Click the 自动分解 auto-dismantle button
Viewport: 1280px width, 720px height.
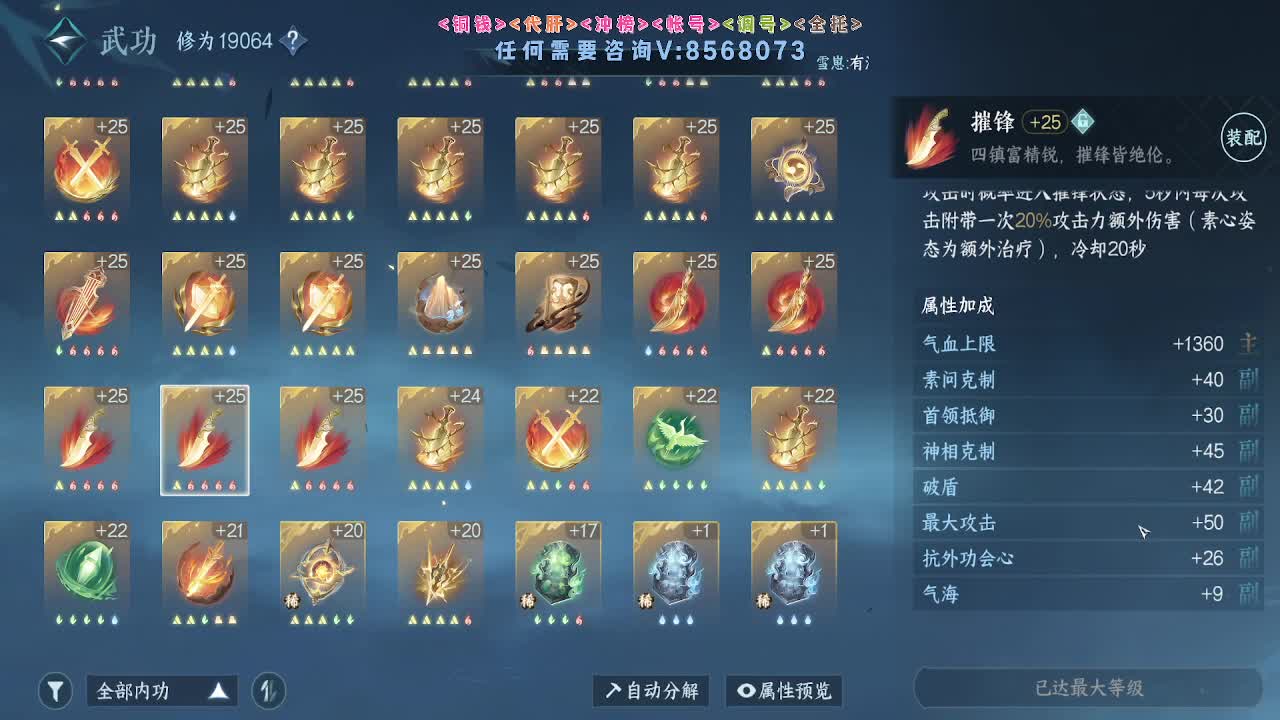[650, 690]
